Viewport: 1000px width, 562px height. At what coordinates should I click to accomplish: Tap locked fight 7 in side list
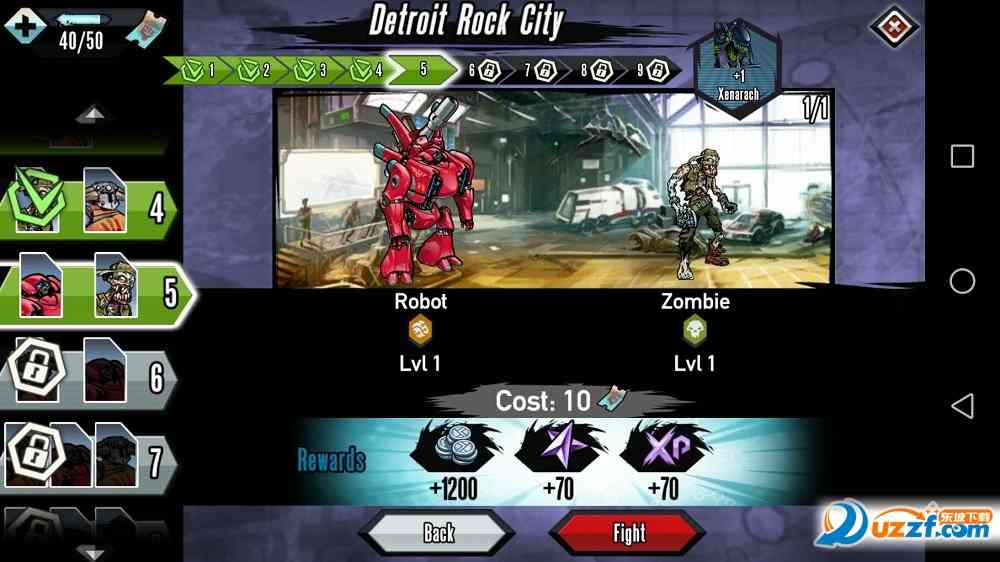[x=90, y=460]
